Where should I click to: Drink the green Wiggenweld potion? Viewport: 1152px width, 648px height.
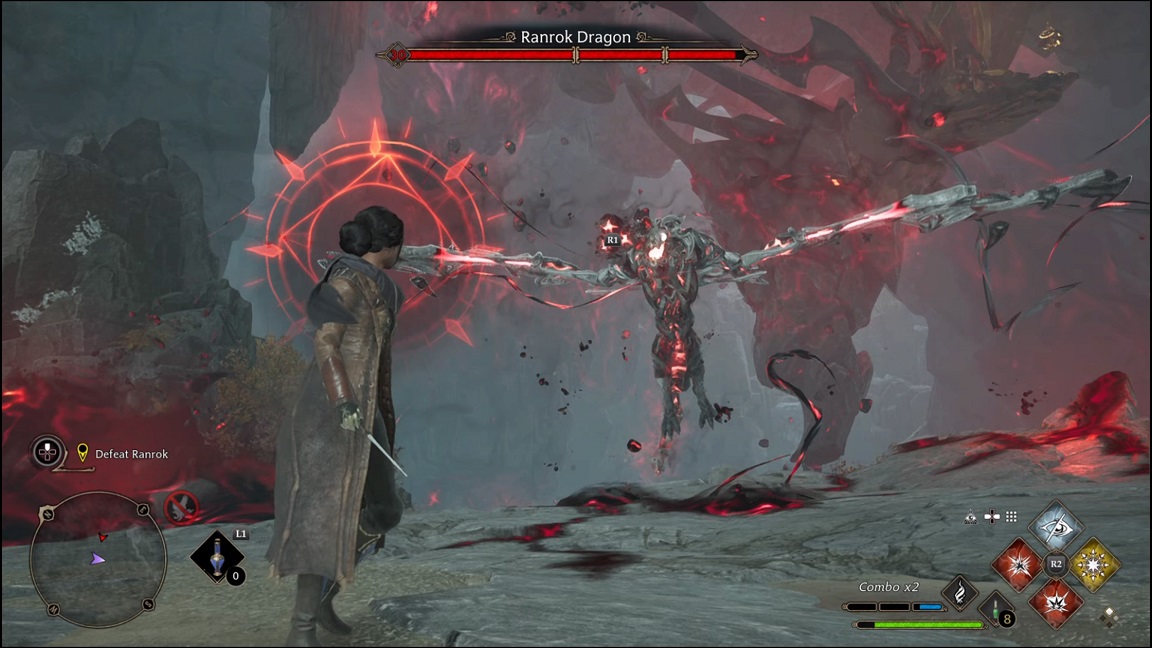996,609
